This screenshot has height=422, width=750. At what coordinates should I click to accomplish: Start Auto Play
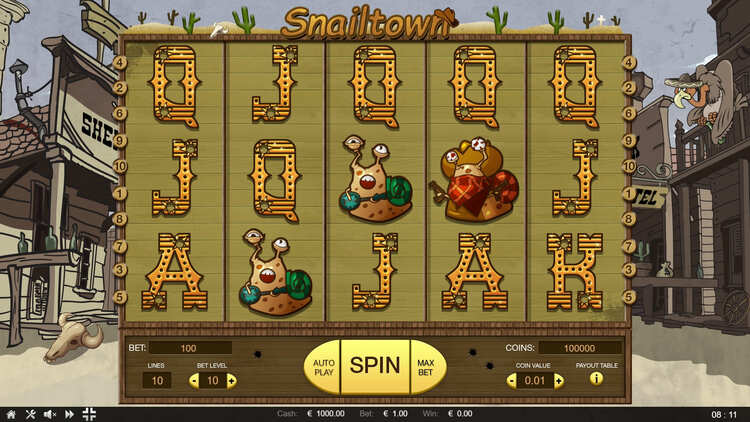coord(323,366)
